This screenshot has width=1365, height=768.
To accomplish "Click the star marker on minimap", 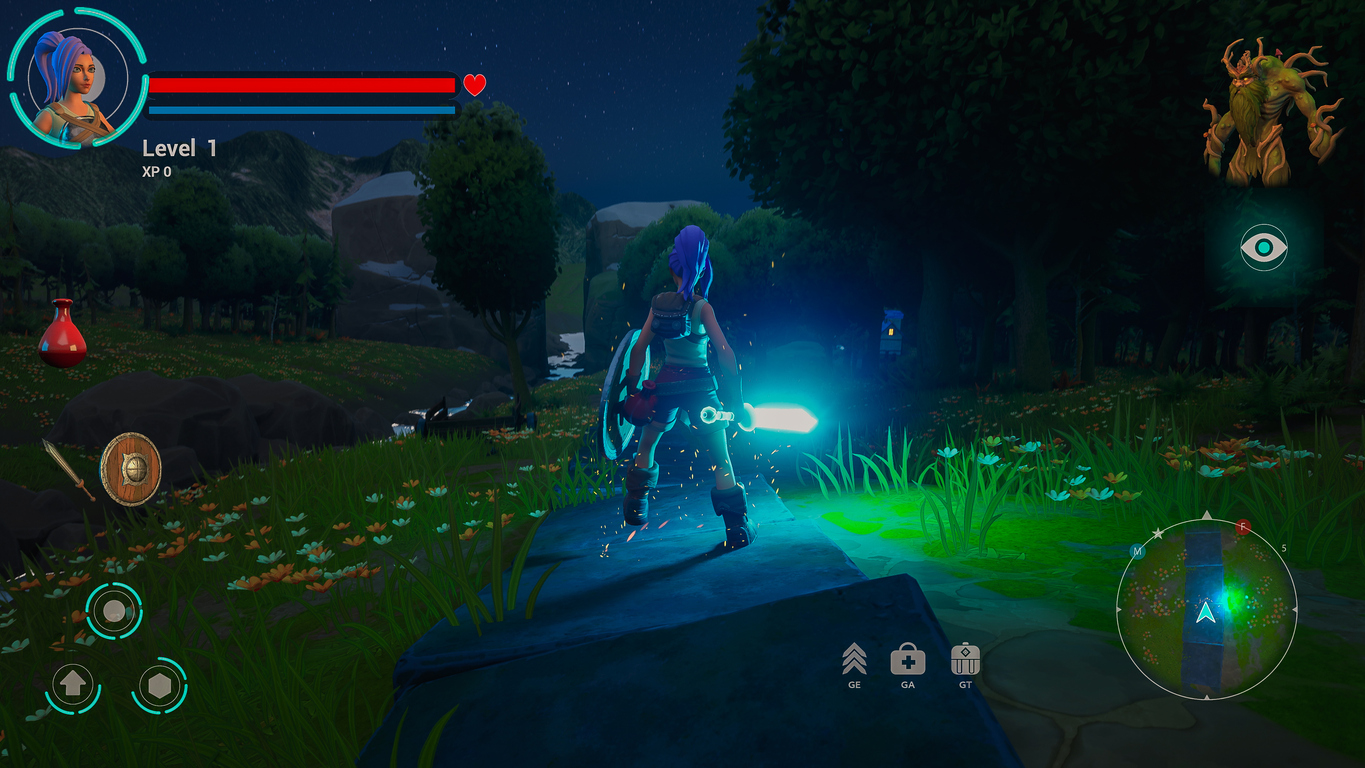I will [x=1158, y=535].
